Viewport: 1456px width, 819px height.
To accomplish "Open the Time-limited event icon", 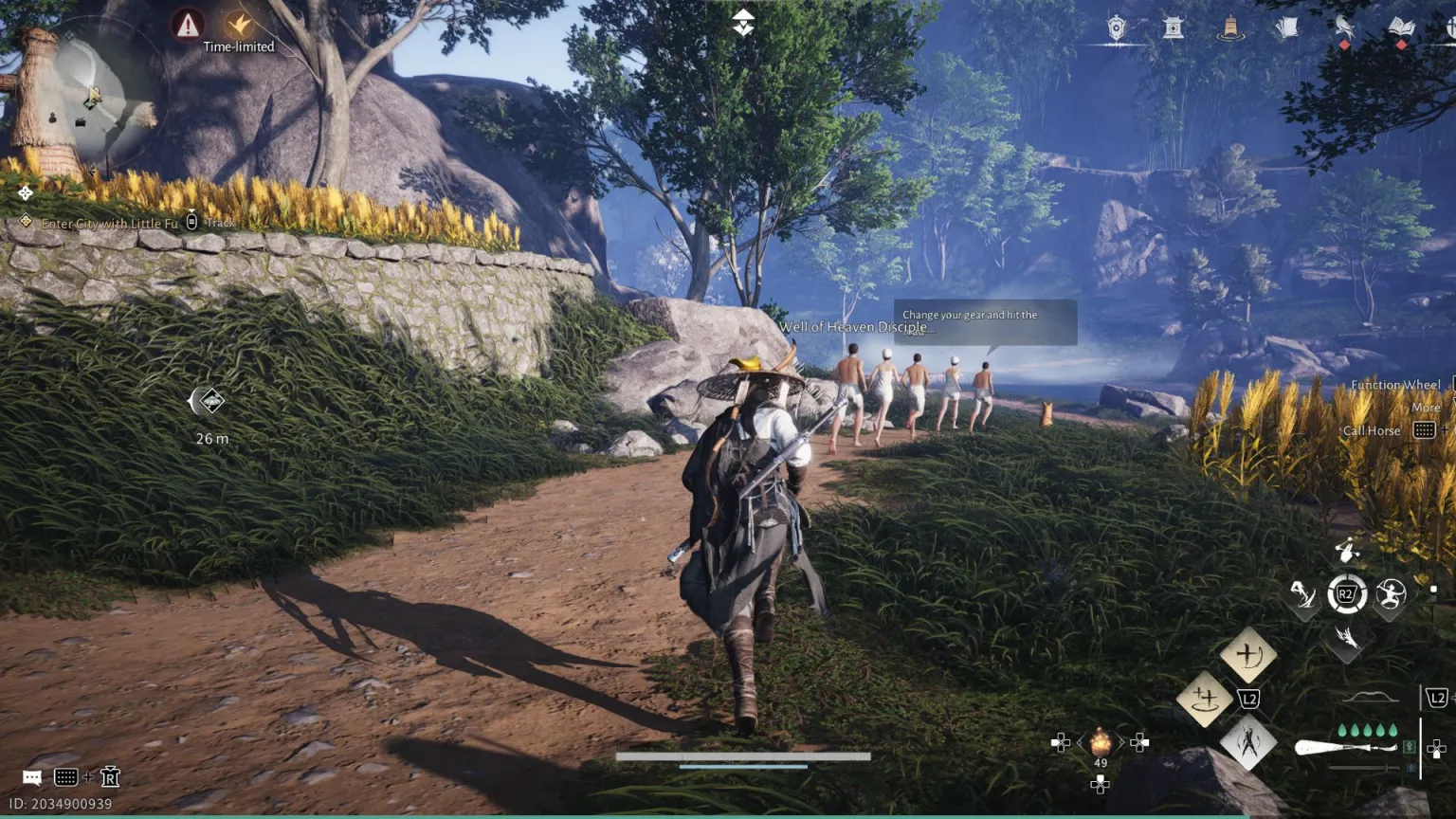I will click(239, 26).
